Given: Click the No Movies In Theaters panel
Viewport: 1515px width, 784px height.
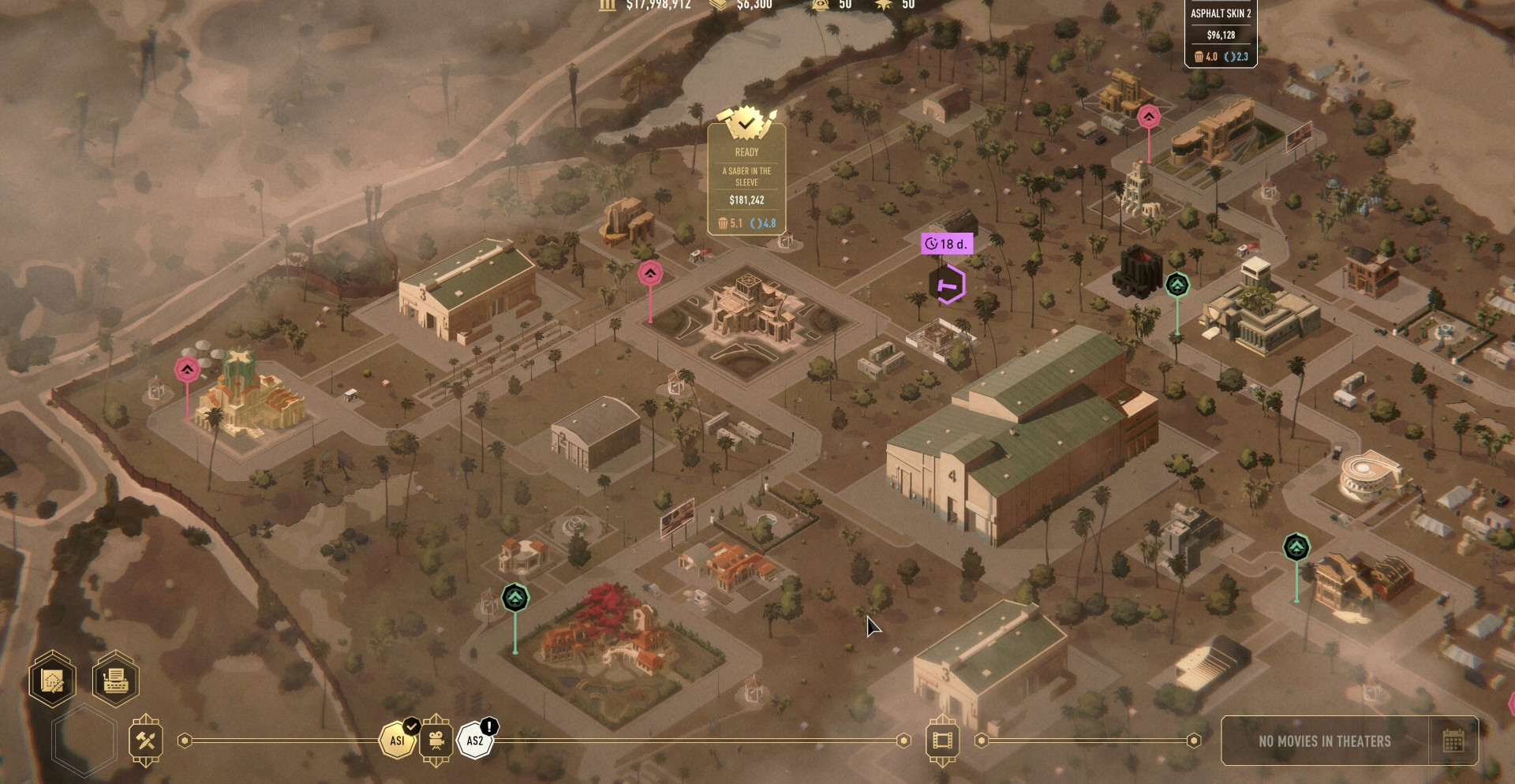Looking at the screenshot, I should (x=1324, y=741).
